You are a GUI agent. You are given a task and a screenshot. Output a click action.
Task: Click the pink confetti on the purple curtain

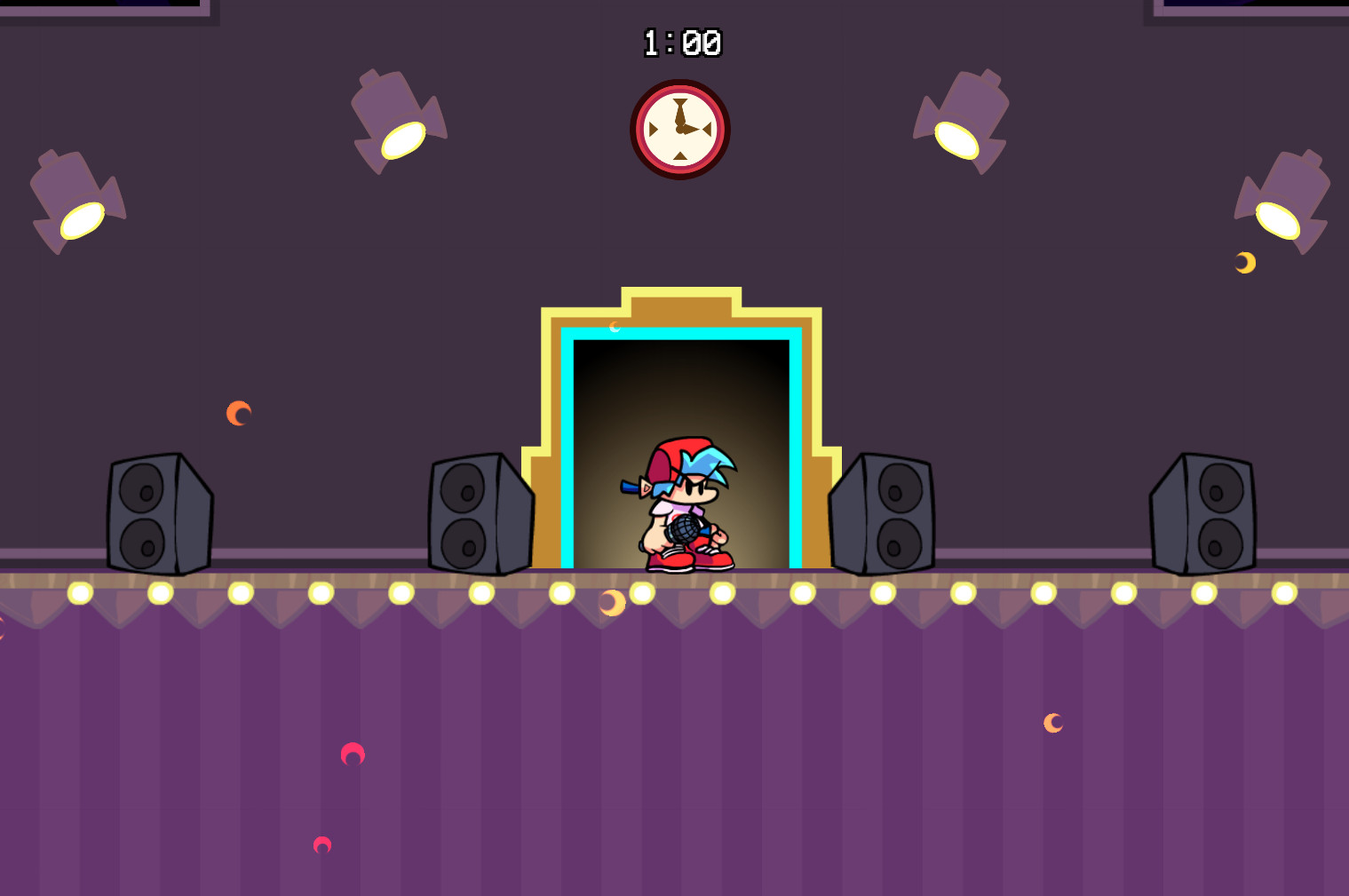(353, 755)
